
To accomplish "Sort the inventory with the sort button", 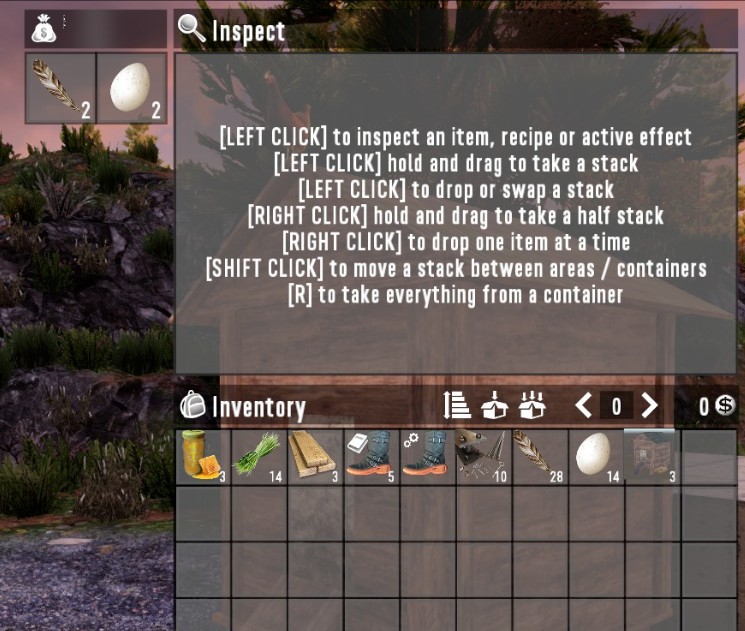I will coord(457,405).
